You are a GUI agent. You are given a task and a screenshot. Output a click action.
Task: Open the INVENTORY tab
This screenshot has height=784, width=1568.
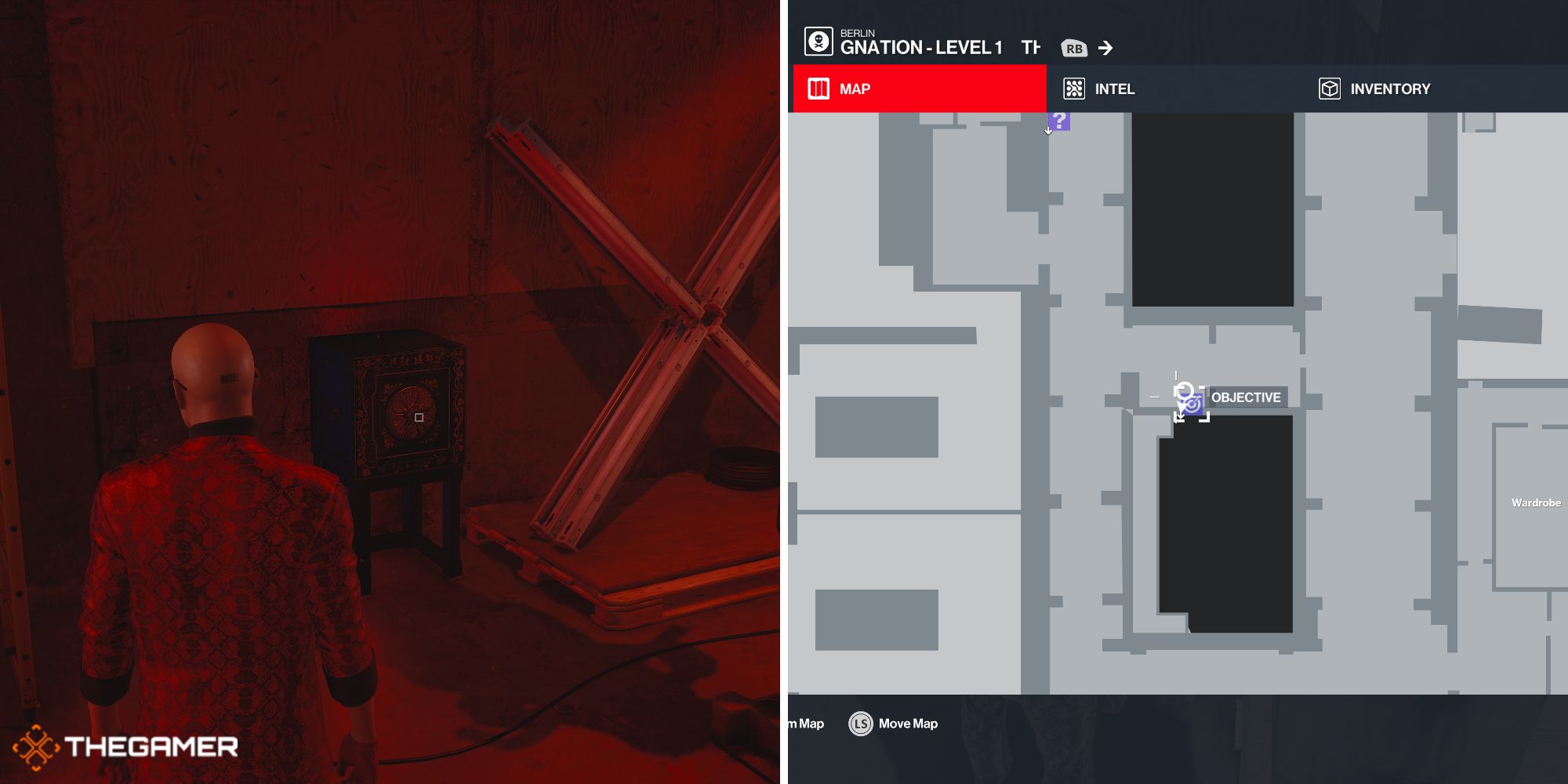click(x=1391, y=89)
